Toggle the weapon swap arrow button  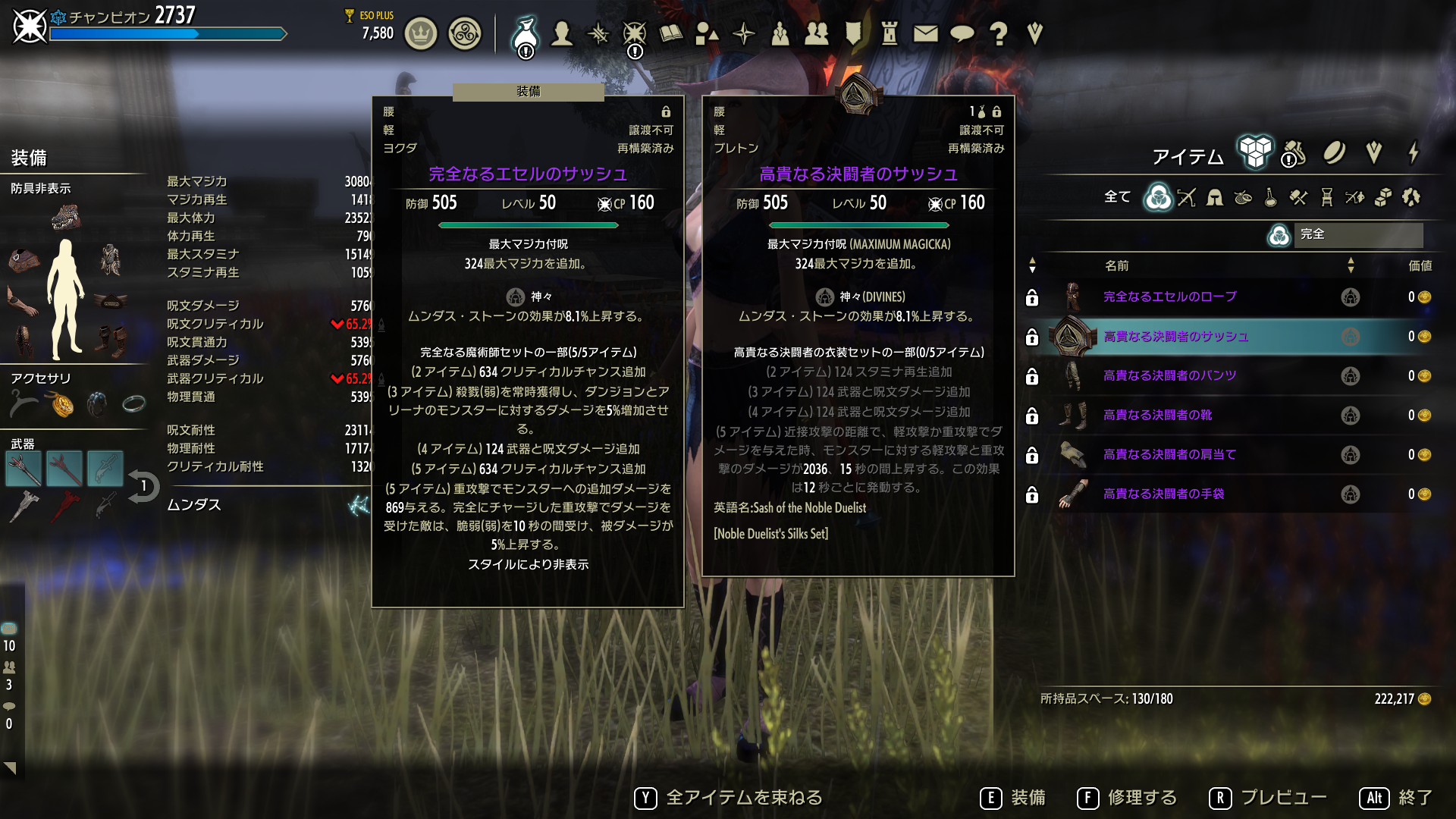point(143,487)
